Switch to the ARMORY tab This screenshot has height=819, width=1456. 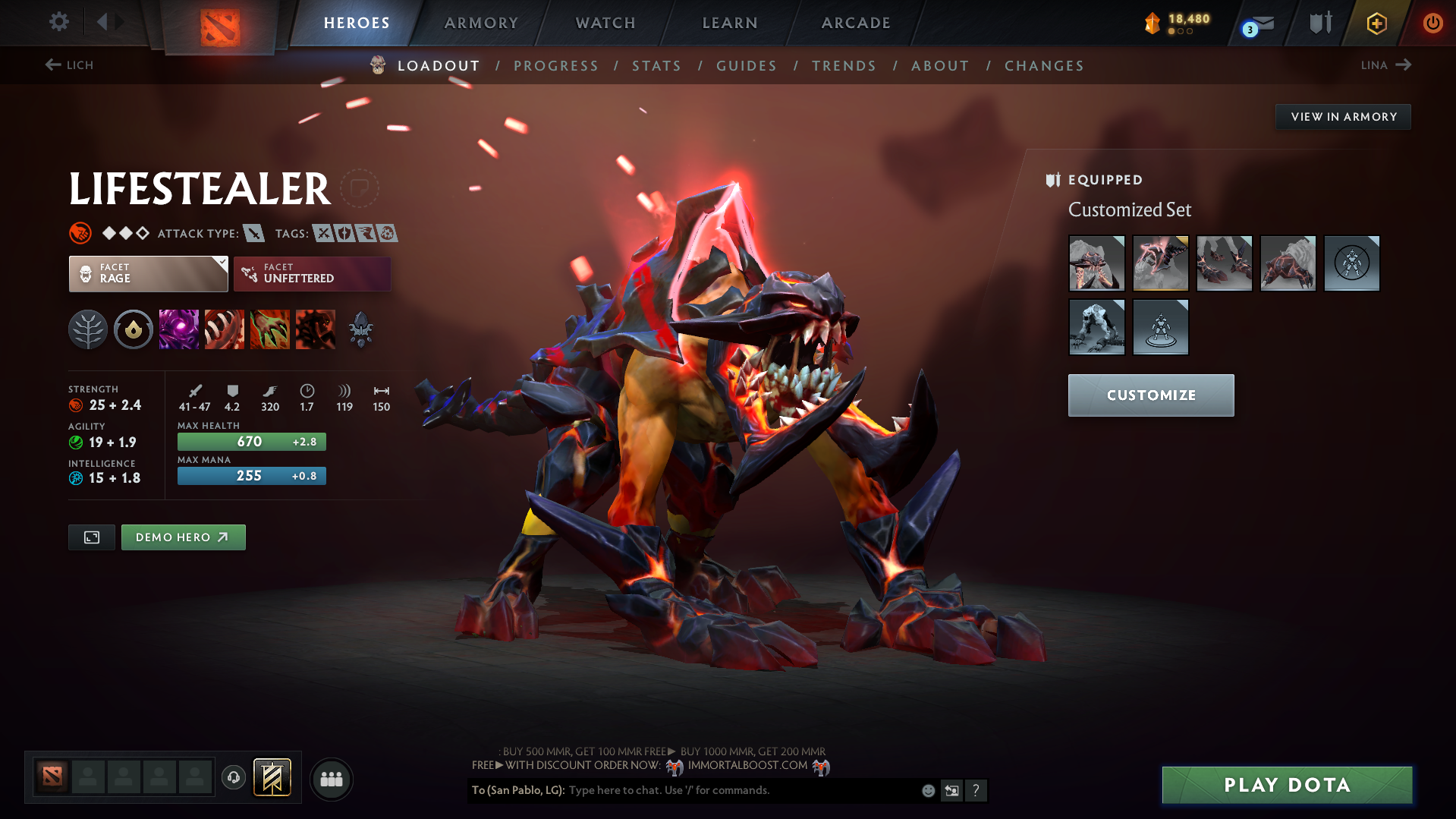(x=481, y=23)
